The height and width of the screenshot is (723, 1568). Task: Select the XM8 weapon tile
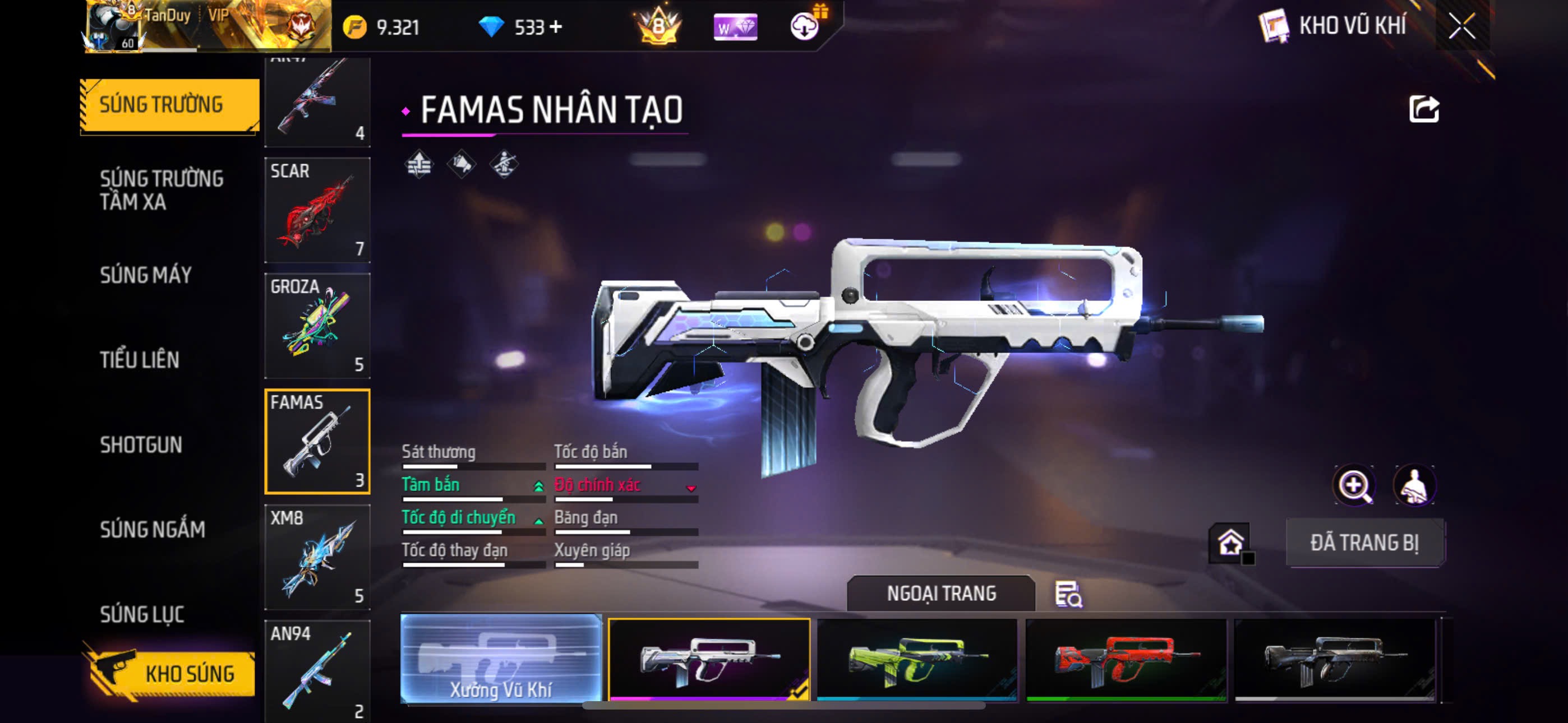click(317, 557)
